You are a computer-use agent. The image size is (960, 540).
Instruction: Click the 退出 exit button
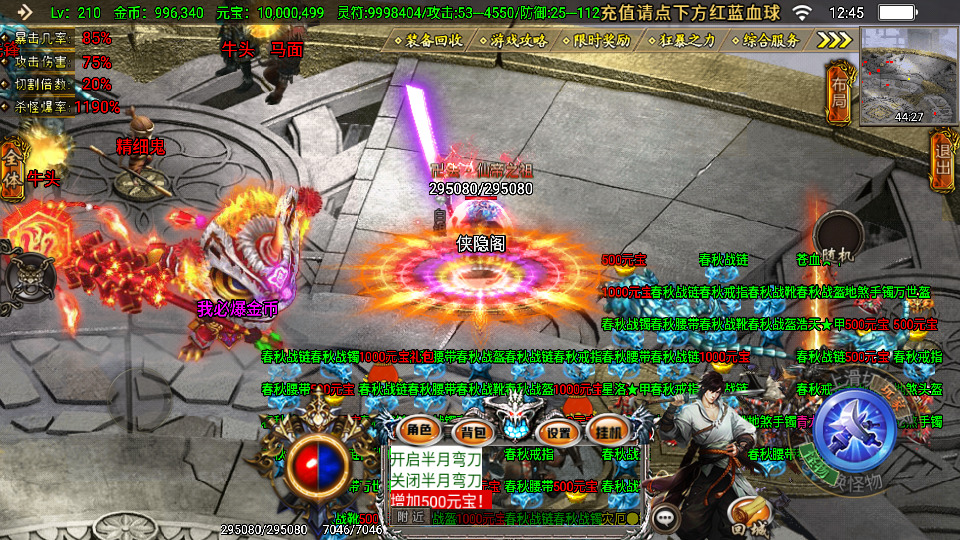[x=941, y=165]
